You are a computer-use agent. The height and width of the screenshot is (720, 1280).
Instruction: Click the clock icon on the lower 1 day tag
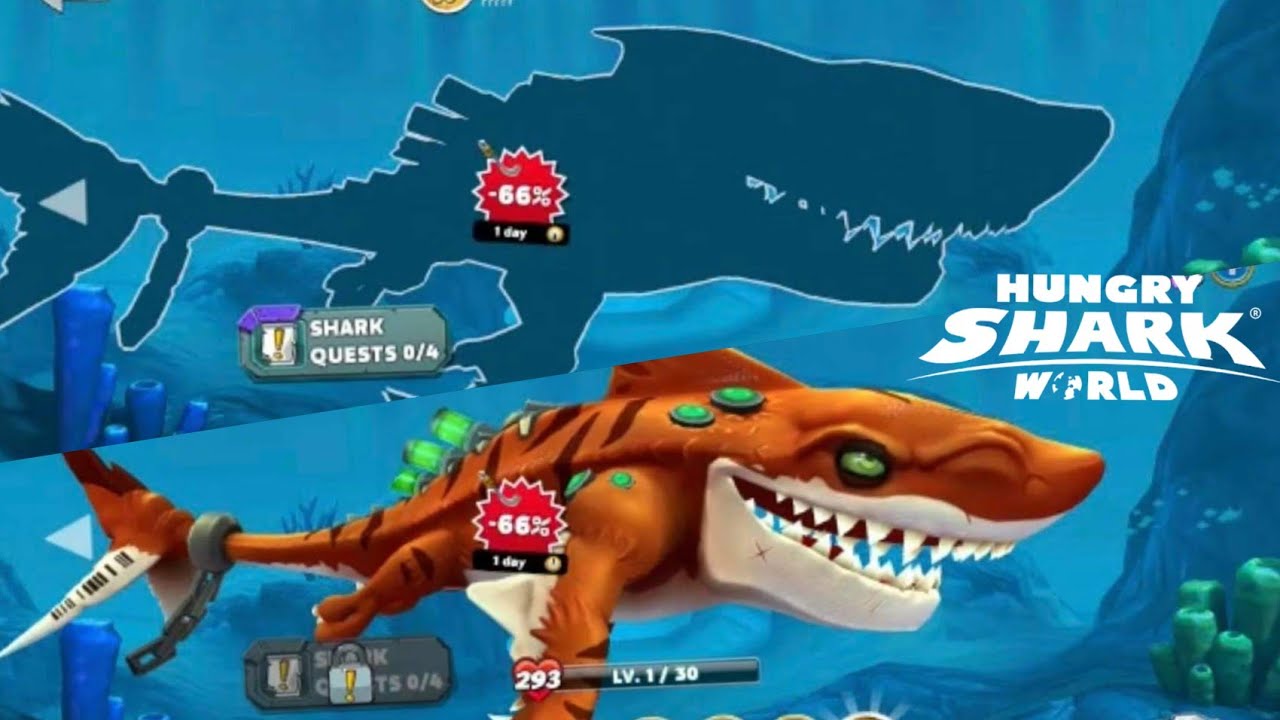click(x=552, y=564)
